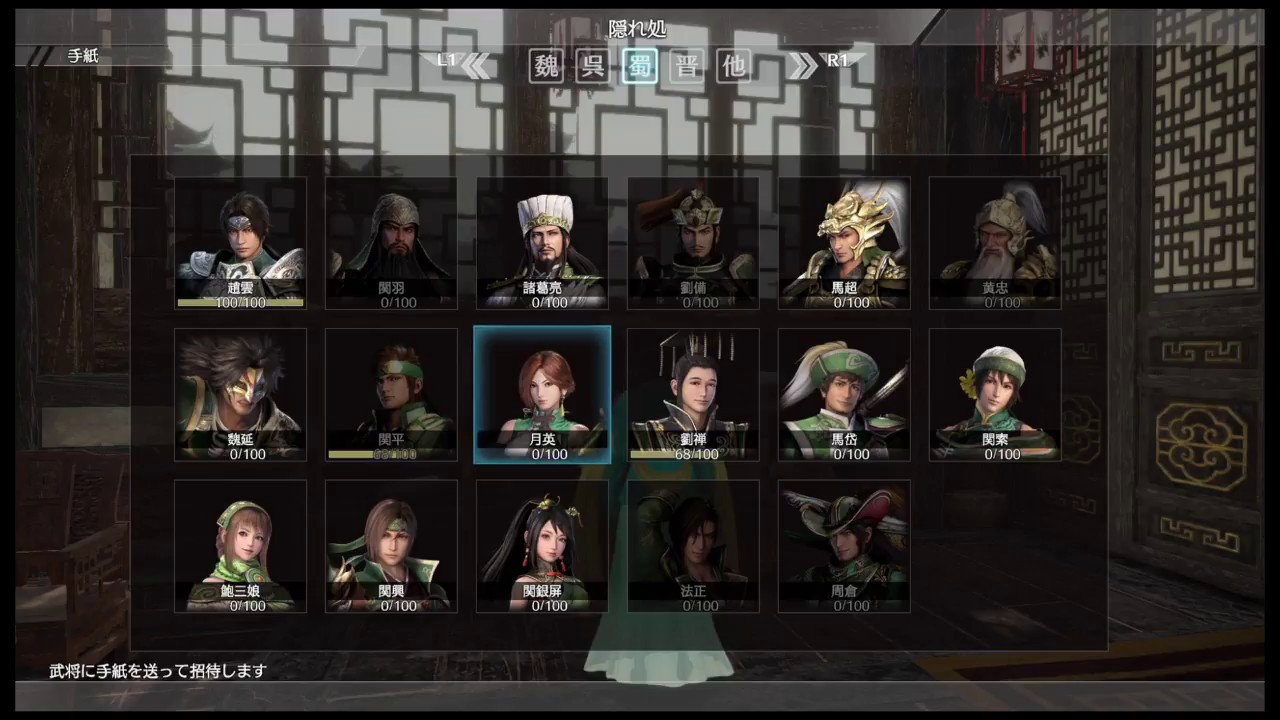Select Guan Yu (関羽) portrait
The image size is (1280, 720).
[x=391, y=240]
